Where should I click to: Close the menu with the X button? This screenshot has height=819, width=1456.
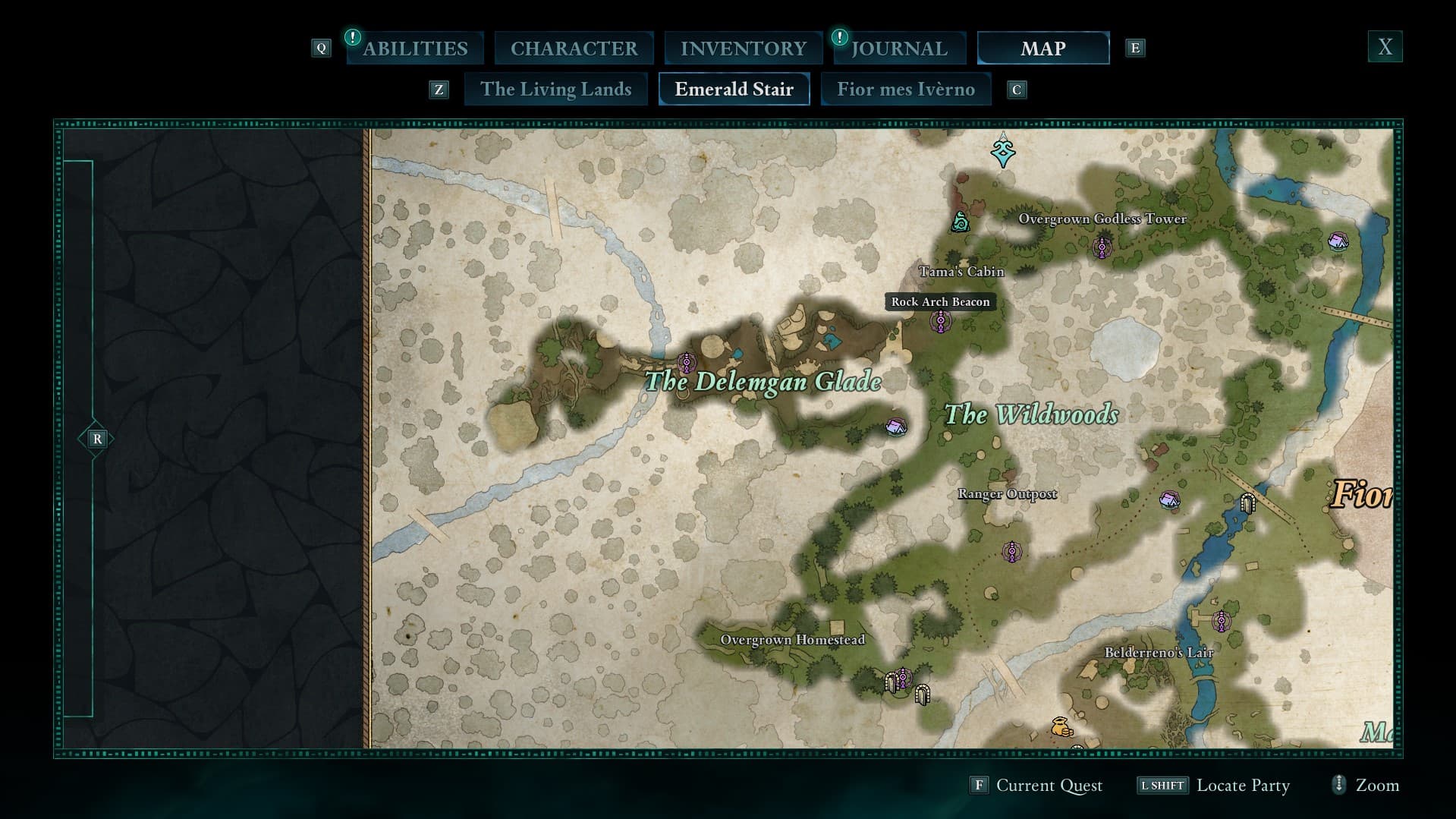1385,47
